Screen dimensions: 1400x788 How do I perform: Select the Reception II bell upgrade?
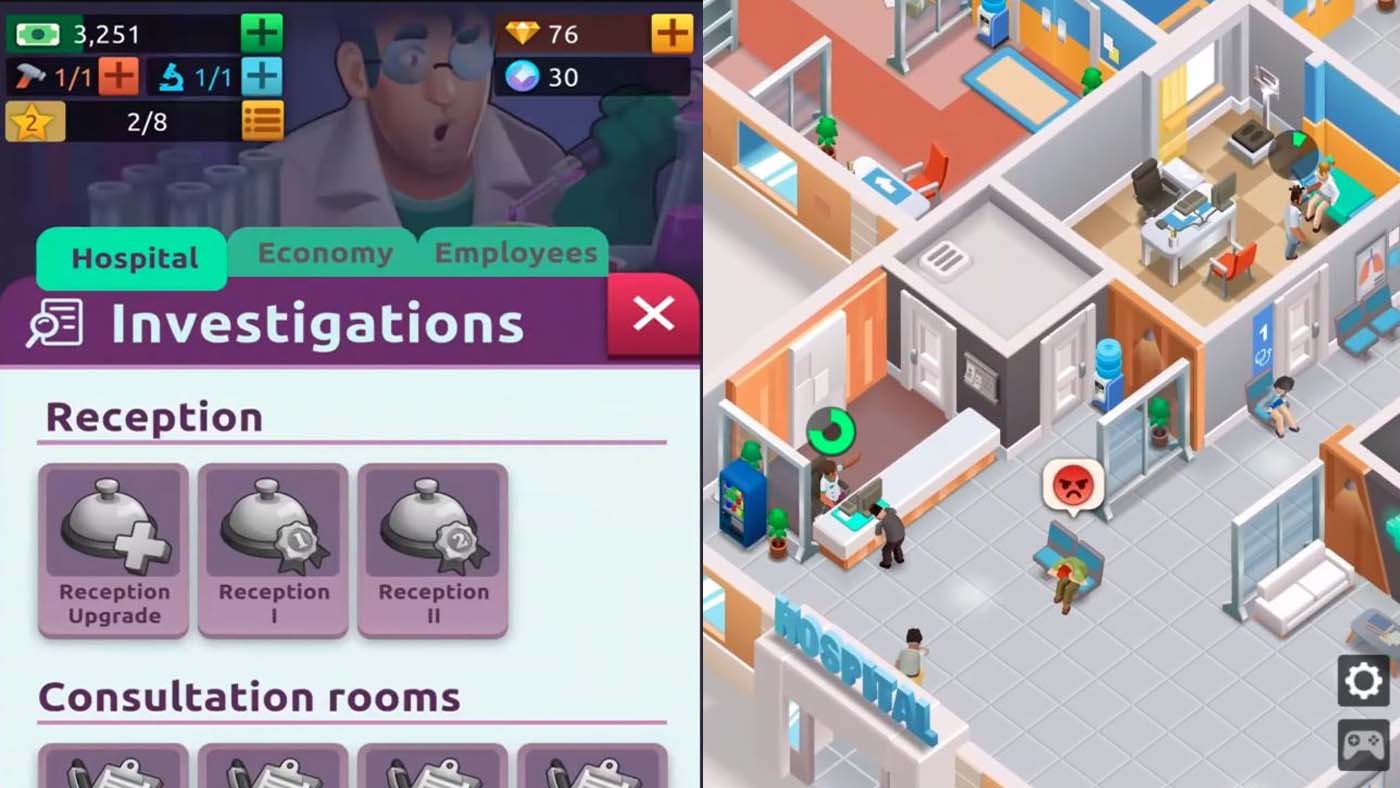(x=432, y=523)
